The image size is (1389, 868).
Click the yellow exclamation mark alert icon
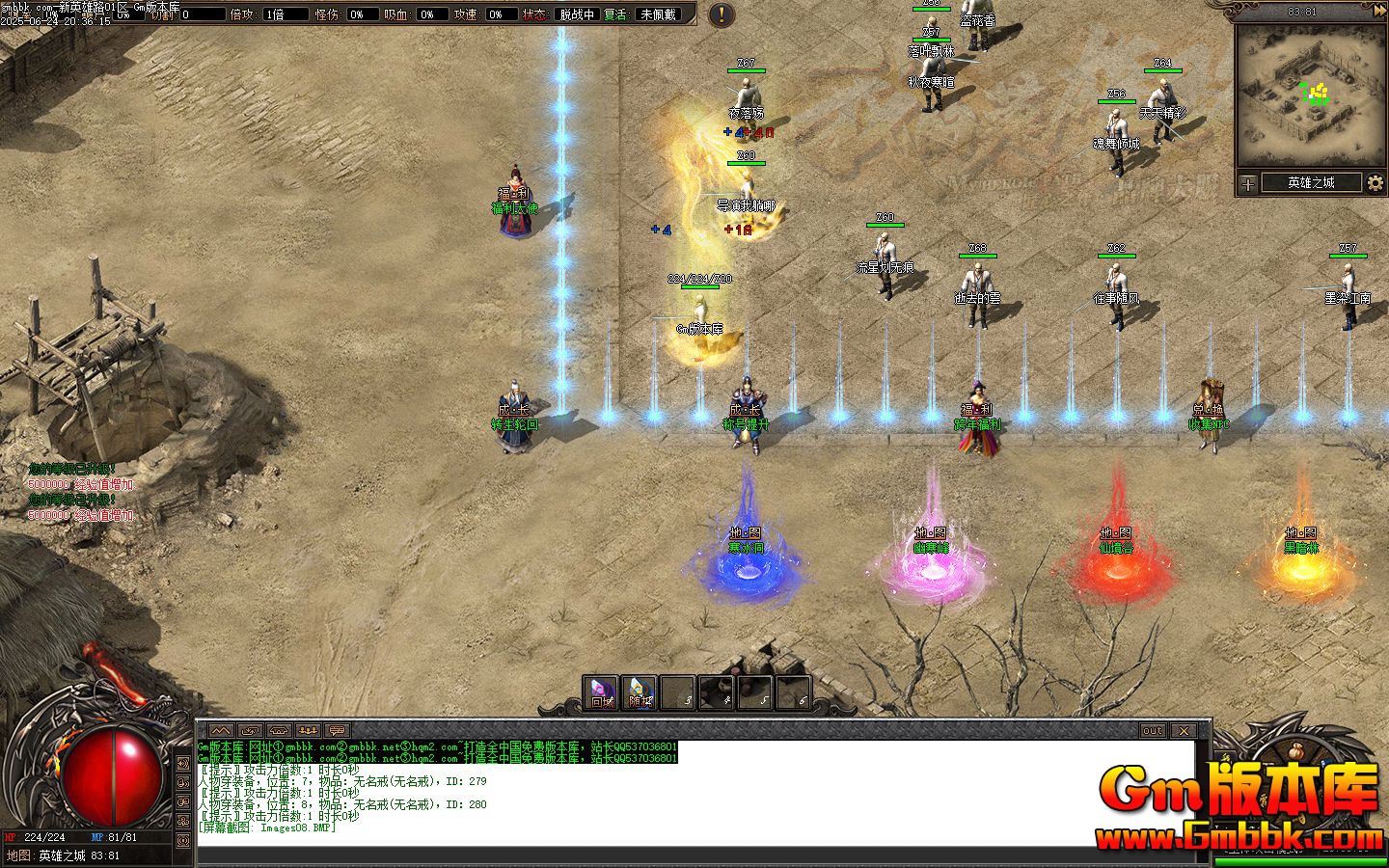(721, 14)
